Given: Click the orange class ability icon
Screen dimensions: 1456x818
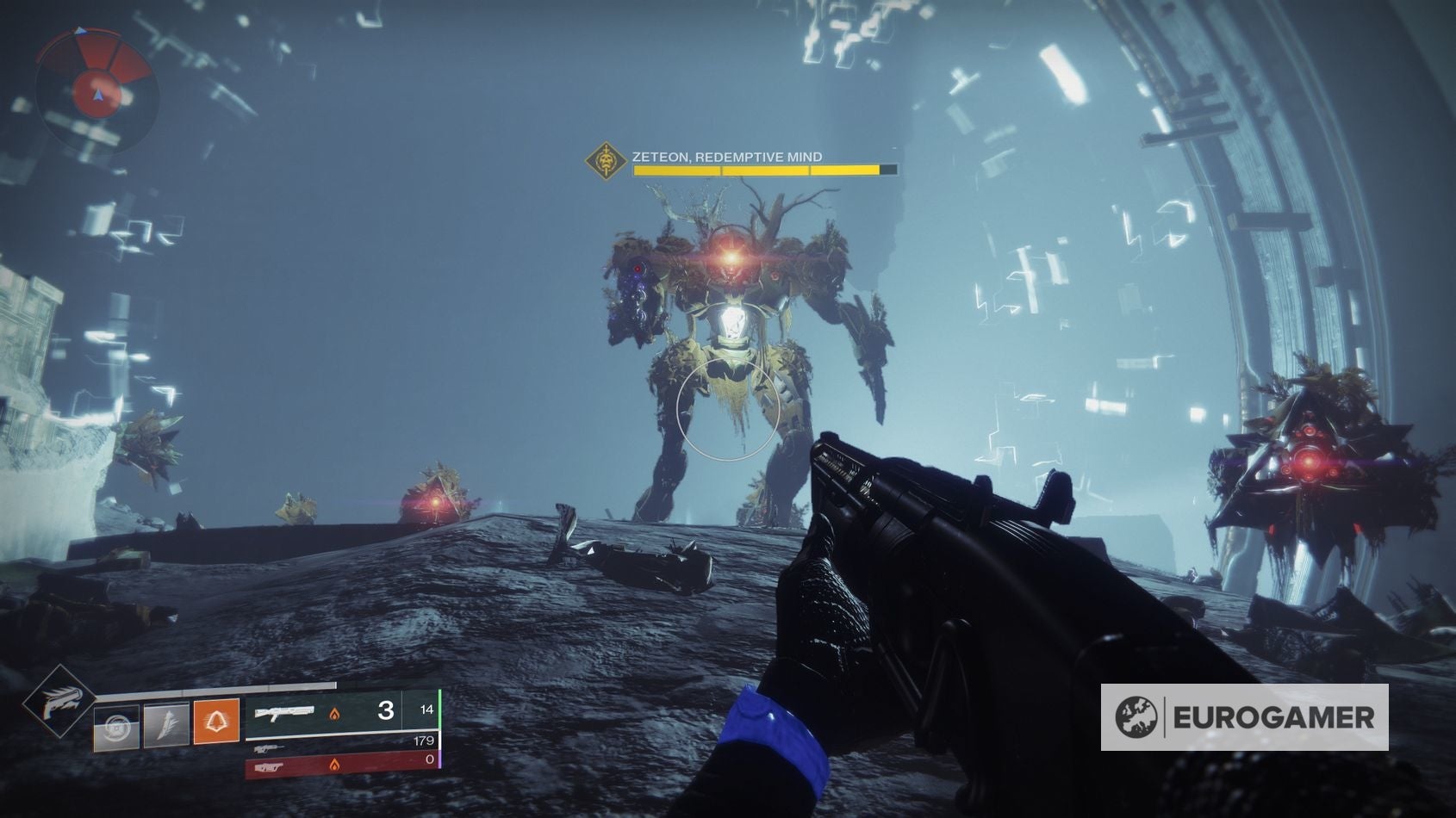Looking at the screenshot, I should pyautogui.click(x=216, y=722).
